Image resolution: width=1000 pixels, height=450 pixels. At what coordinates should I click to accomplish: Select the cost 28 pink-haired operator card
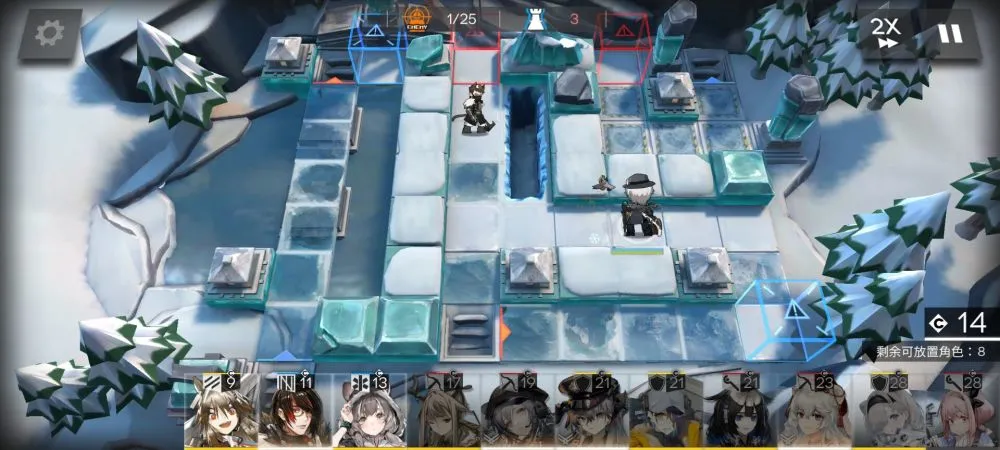[x=962, y=412]
